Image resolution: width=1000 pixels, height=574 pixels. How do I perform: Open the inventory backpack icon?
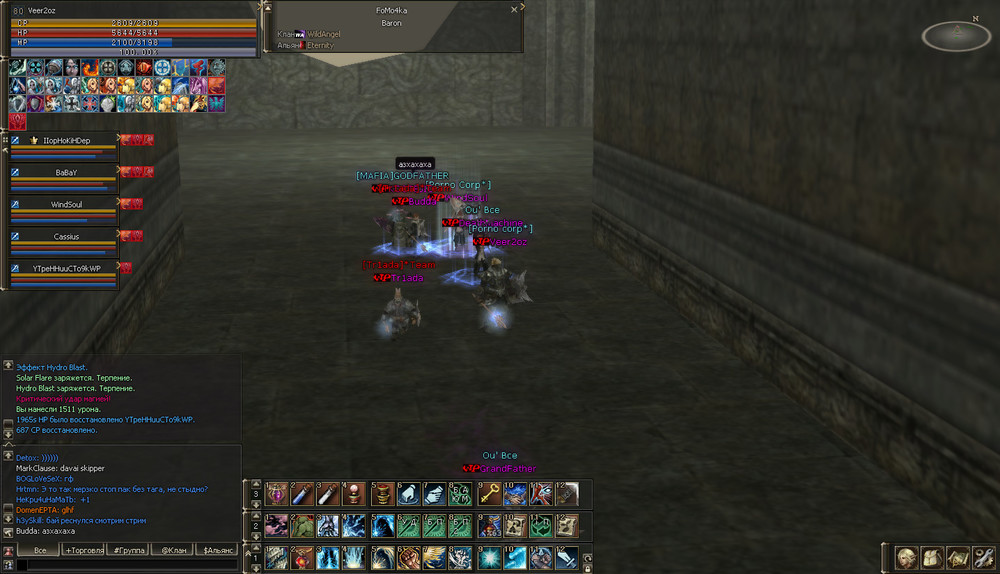pyautogui.click(x=931, y=557)
